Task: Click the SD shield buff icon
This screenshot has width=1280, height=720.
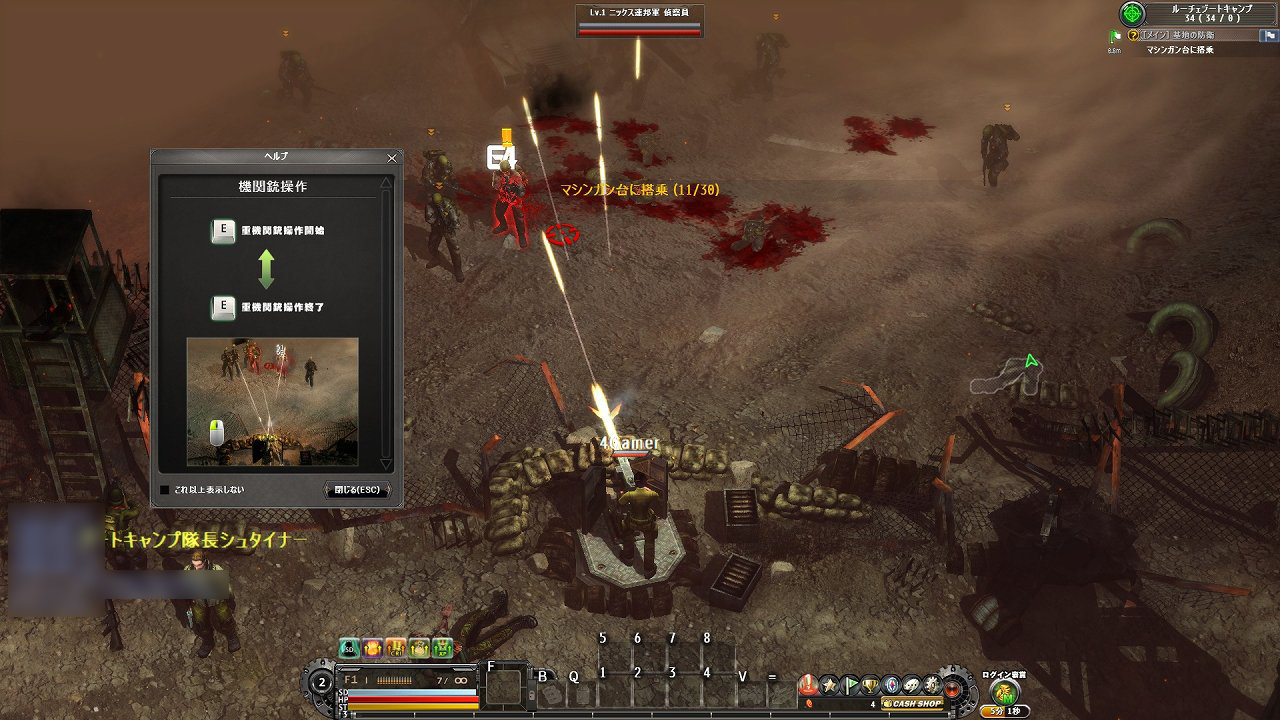Action: tap(349, 648)
